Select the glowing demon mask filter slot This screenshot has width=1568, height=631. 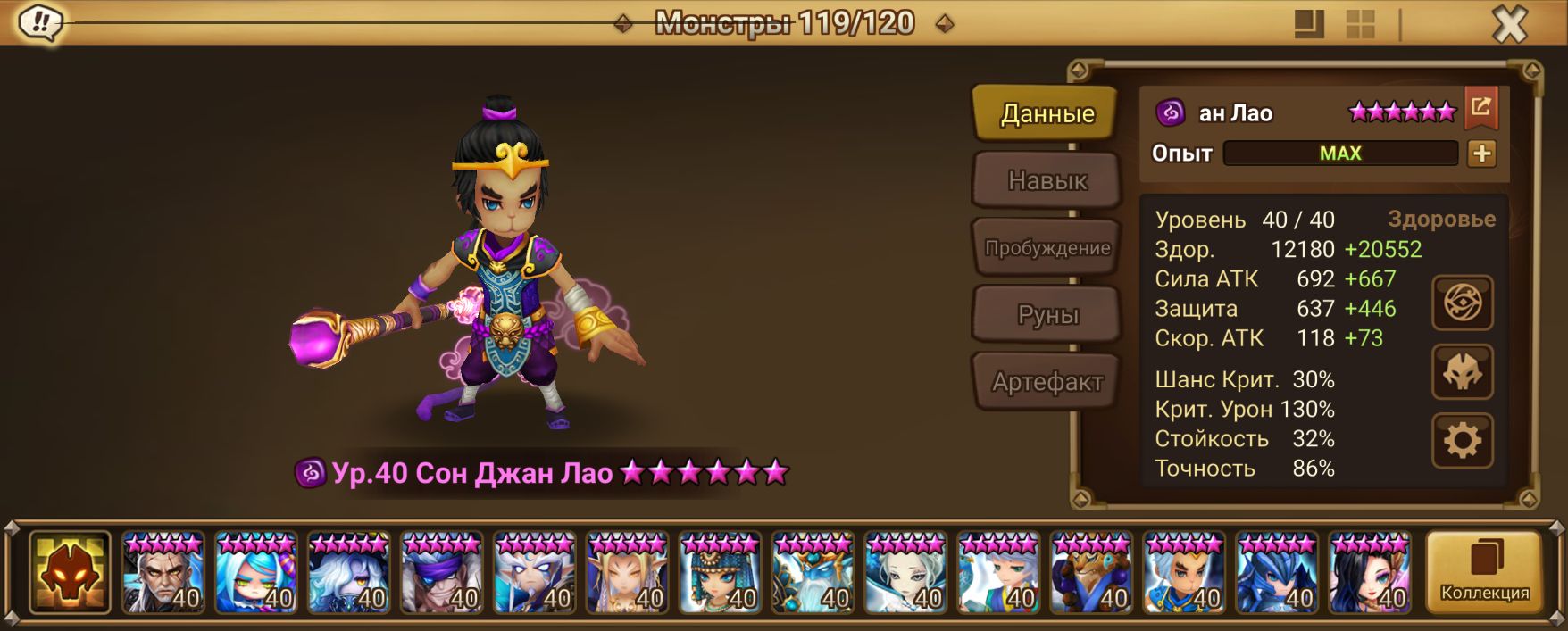pos(70,572)
